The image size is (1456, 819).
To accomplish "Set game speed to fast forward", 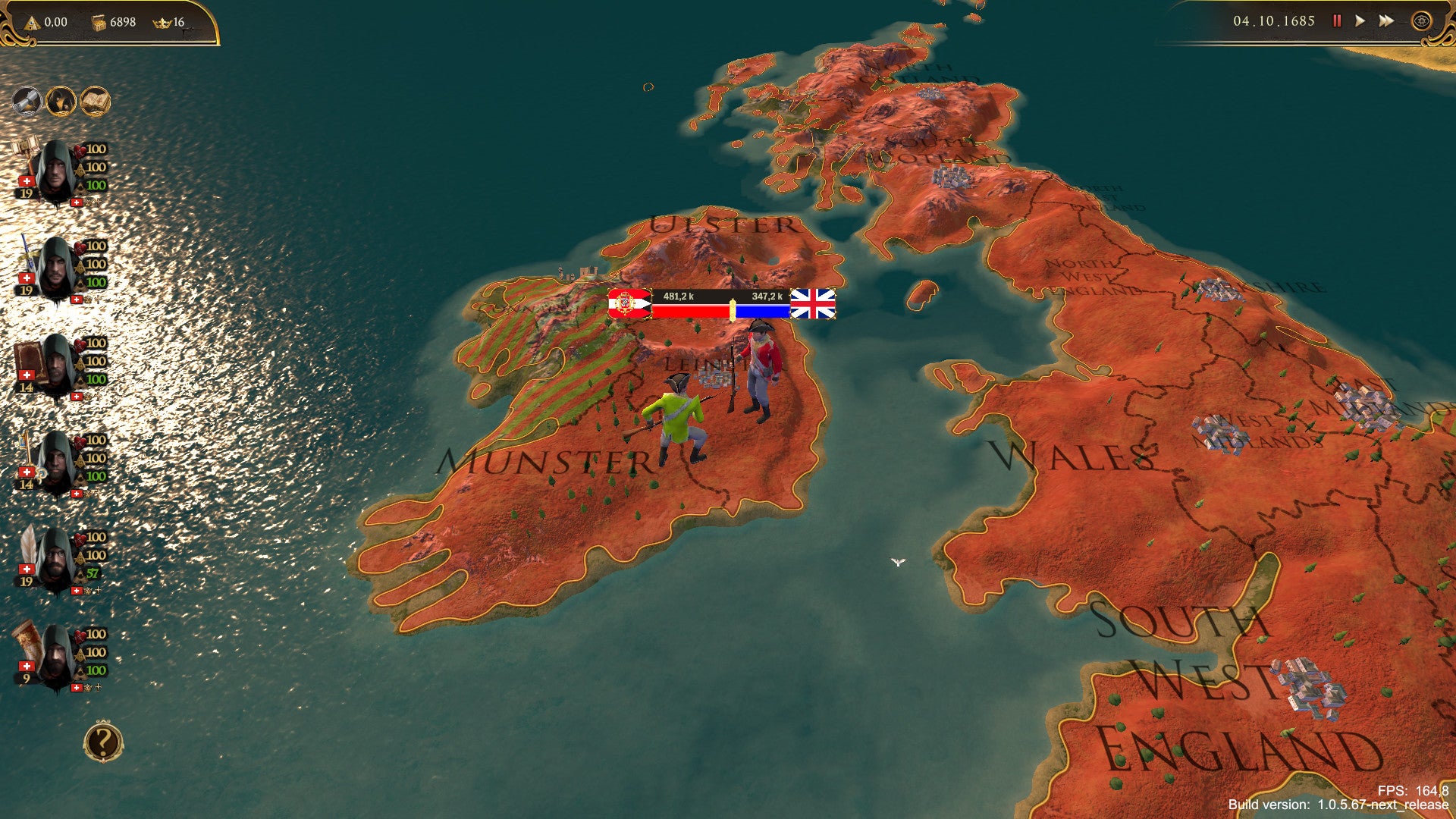I will pyautogui.click(x=1386, y=21).
